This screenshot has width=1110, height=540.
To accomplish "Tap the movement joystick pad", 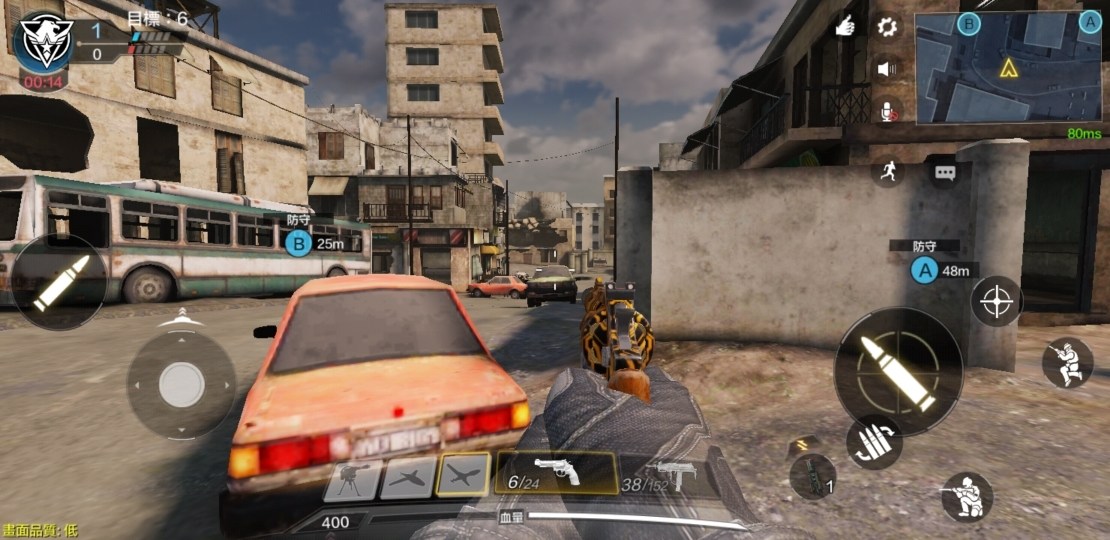I will tap(181, 385).
